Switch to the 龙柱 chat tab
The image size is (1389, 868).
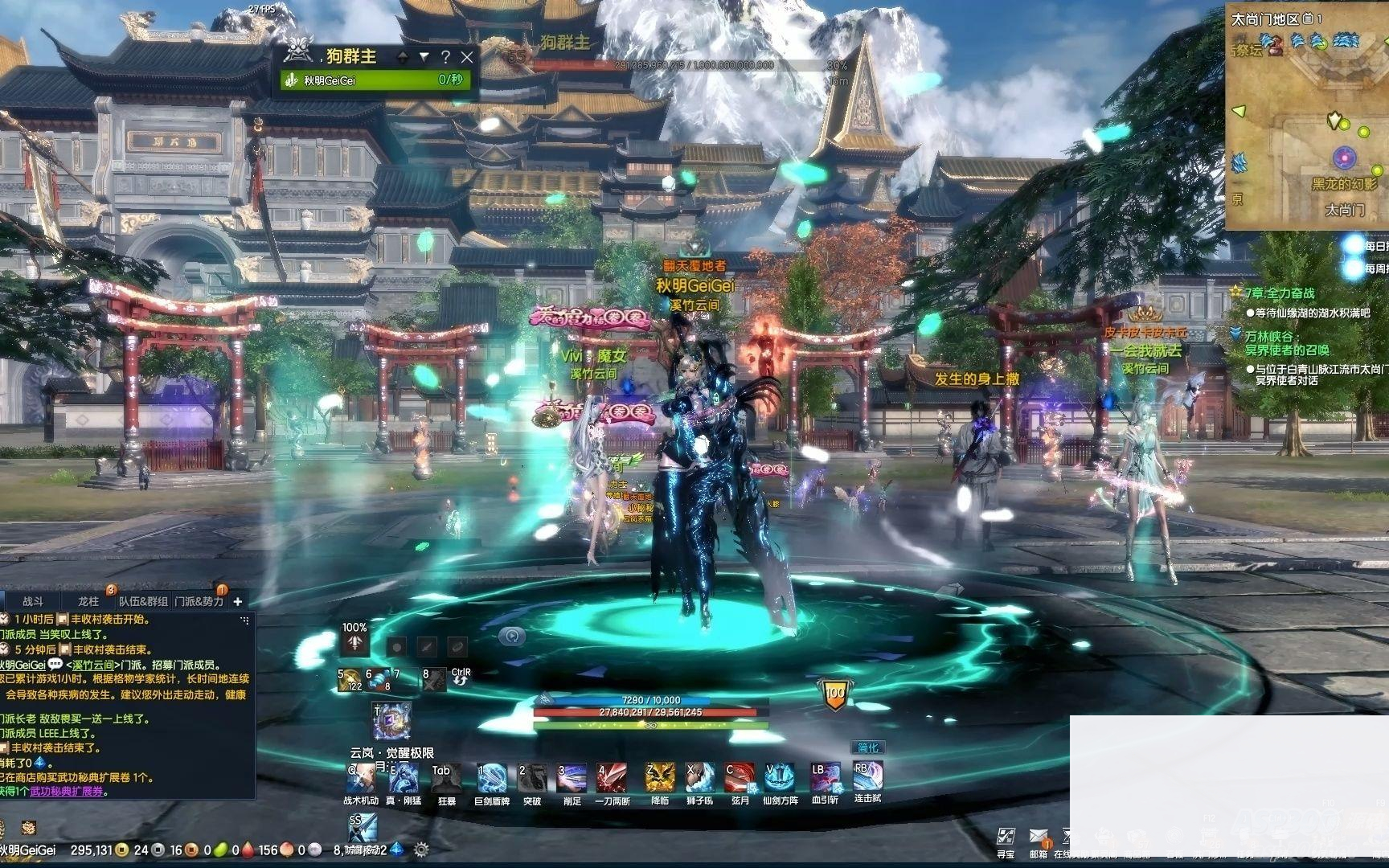[x=88, y=601]
